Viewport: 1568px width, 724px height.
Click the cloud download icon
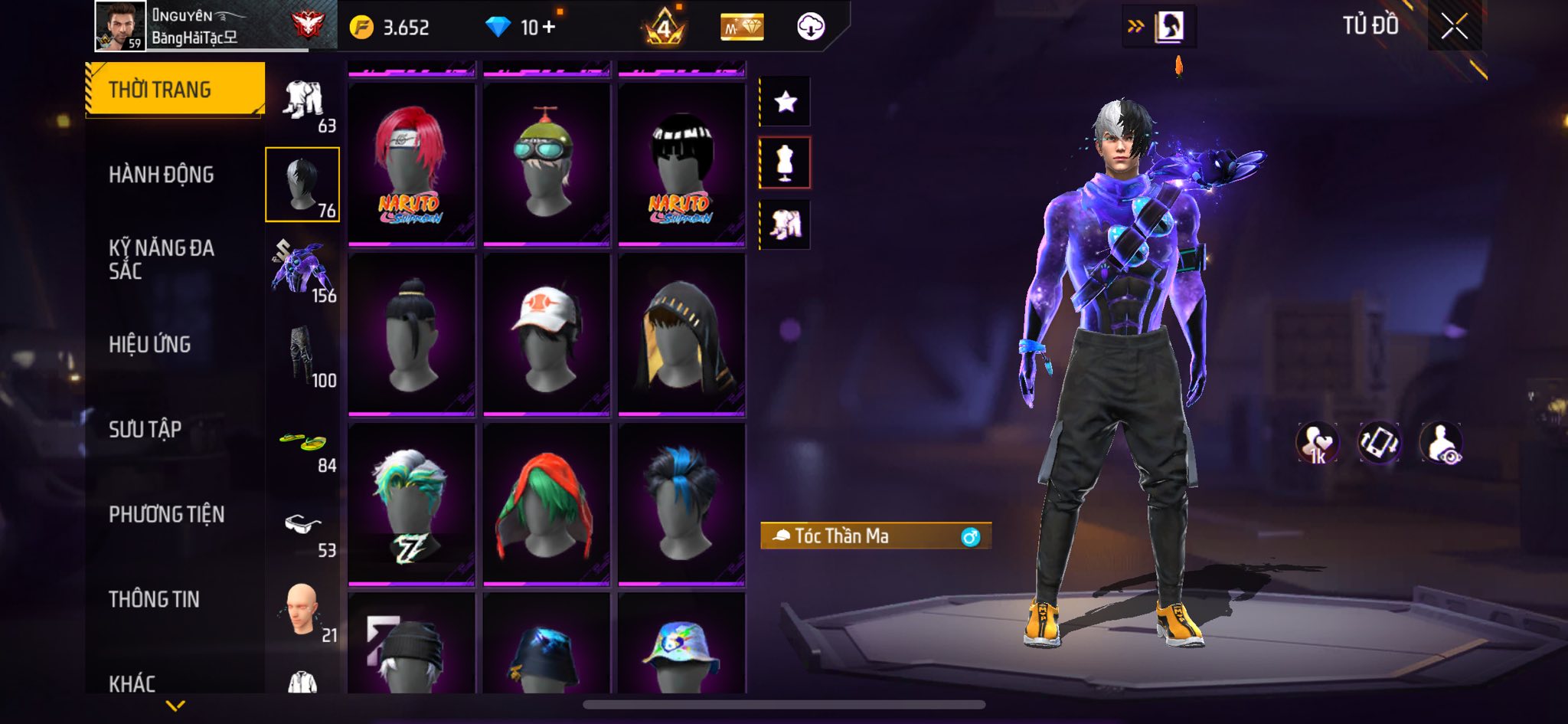click(811, 28)
